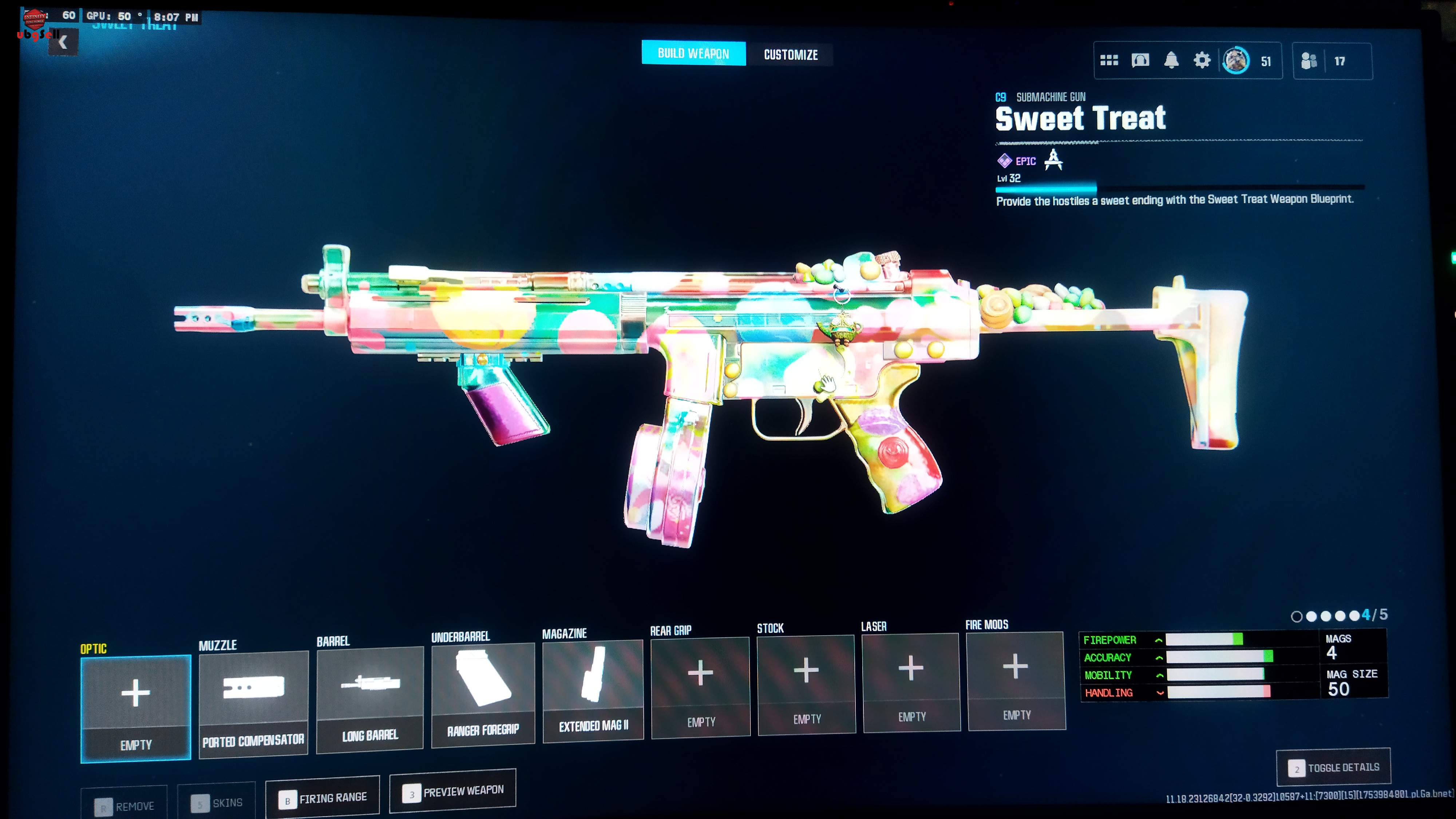The image size is (1456, 819).
Task: Go back with the arrow button
Action: 63,42
